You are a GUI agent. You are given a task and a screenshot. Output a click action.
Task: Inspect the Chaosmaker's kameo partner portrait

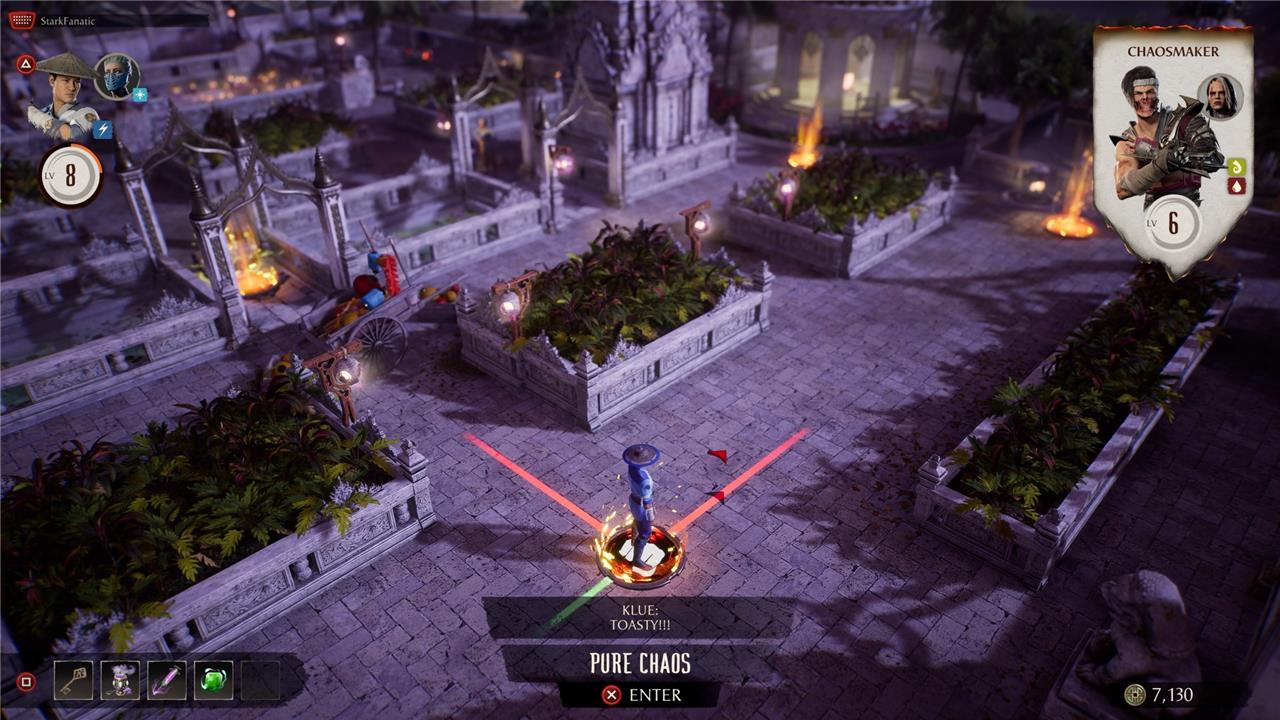pyautogui.click(x=1219, y=97)
